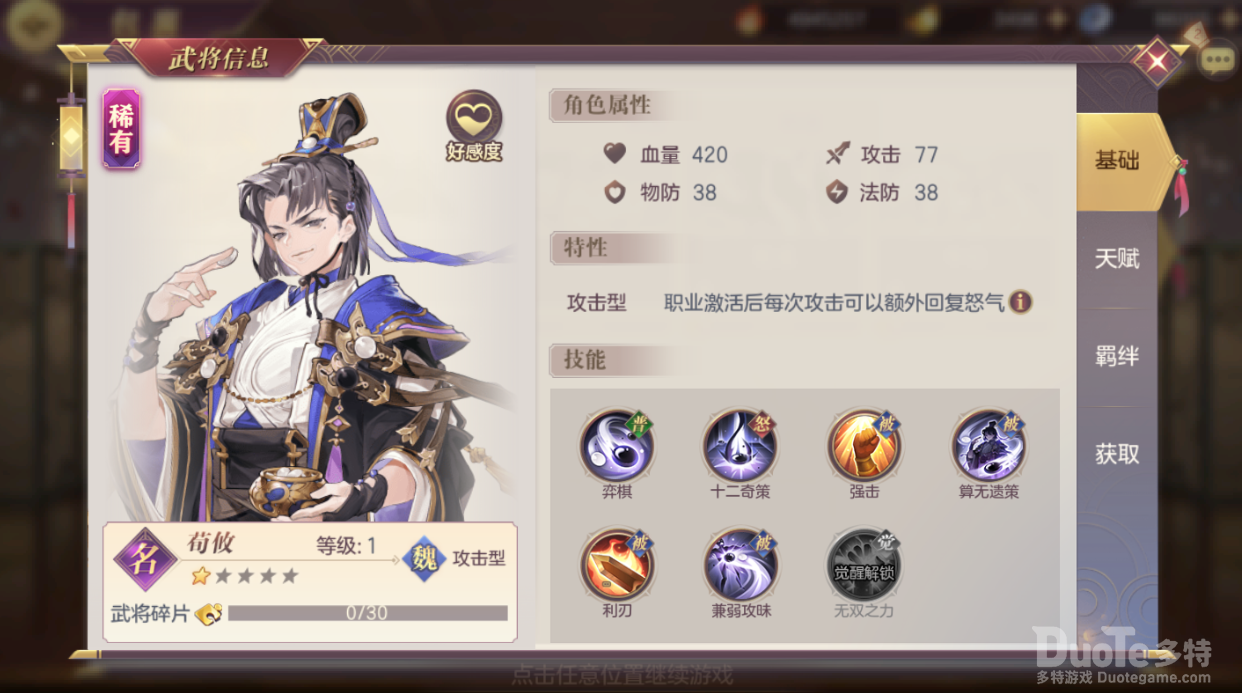Close the 武将信息 panel

(x=1157, y=62)
